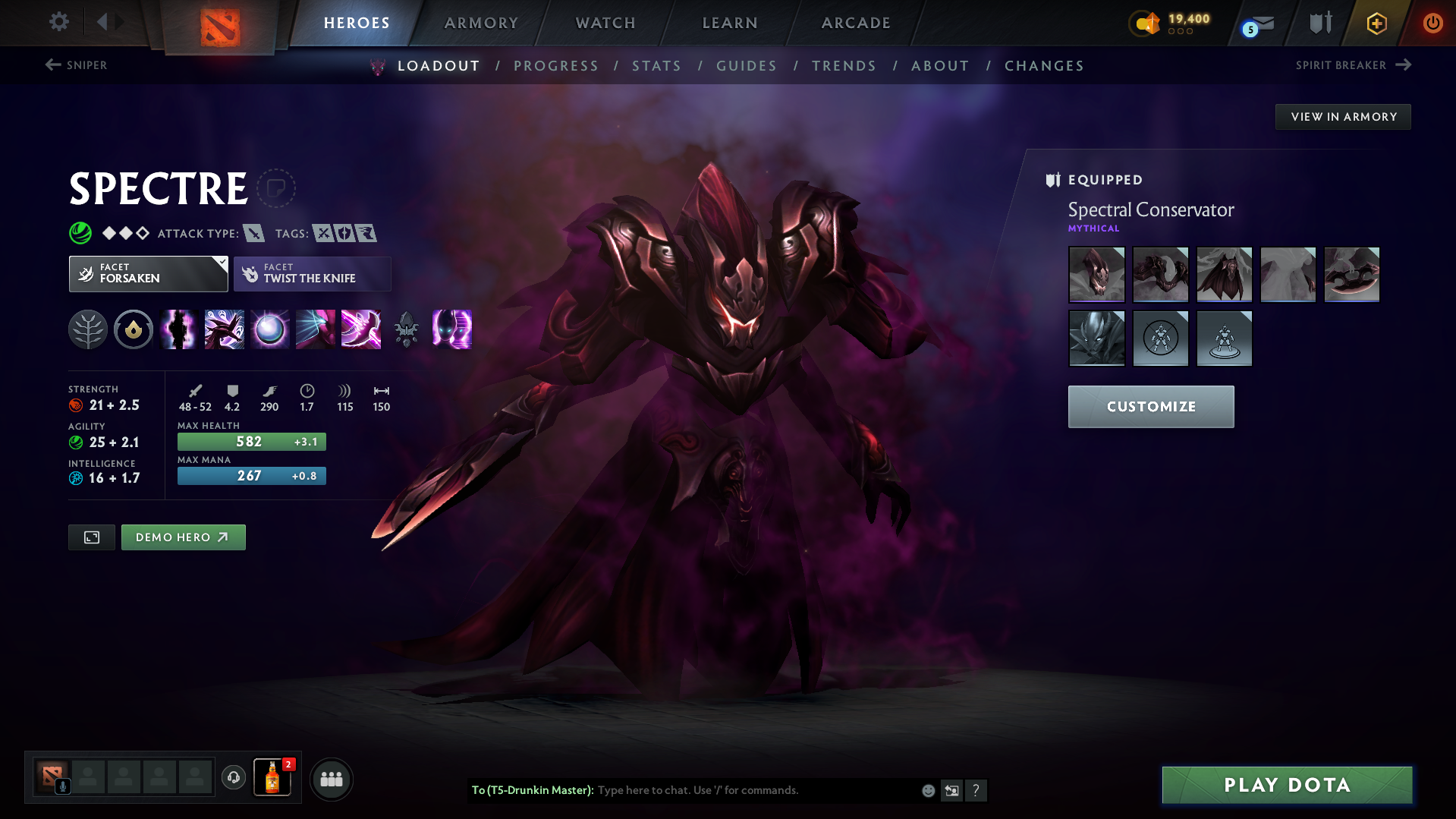
Task: Open the settings gear
Action: [58, 22]
